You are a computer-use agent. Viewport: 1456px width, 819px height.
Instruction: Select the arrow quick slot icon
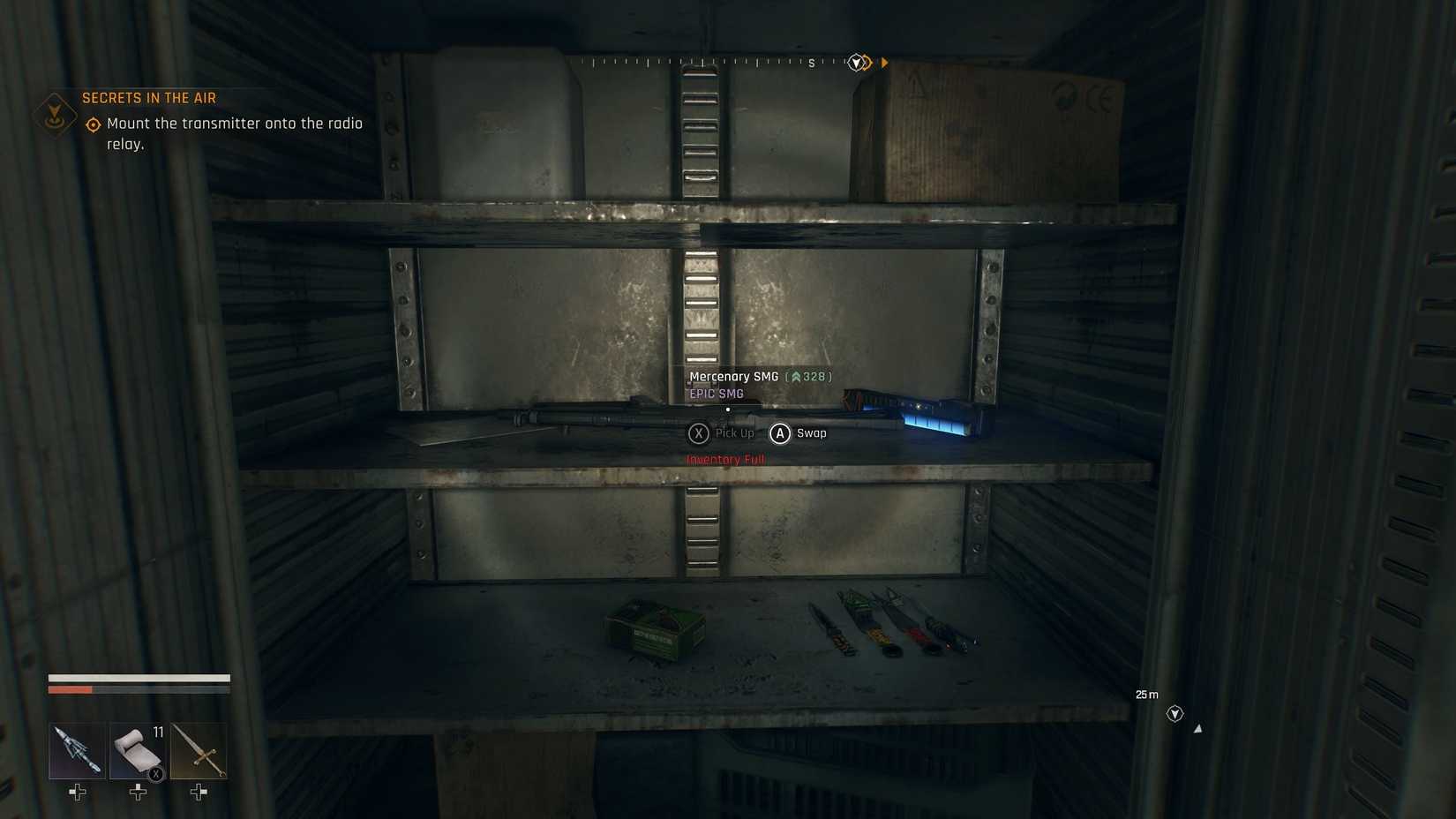pos(76,749)
